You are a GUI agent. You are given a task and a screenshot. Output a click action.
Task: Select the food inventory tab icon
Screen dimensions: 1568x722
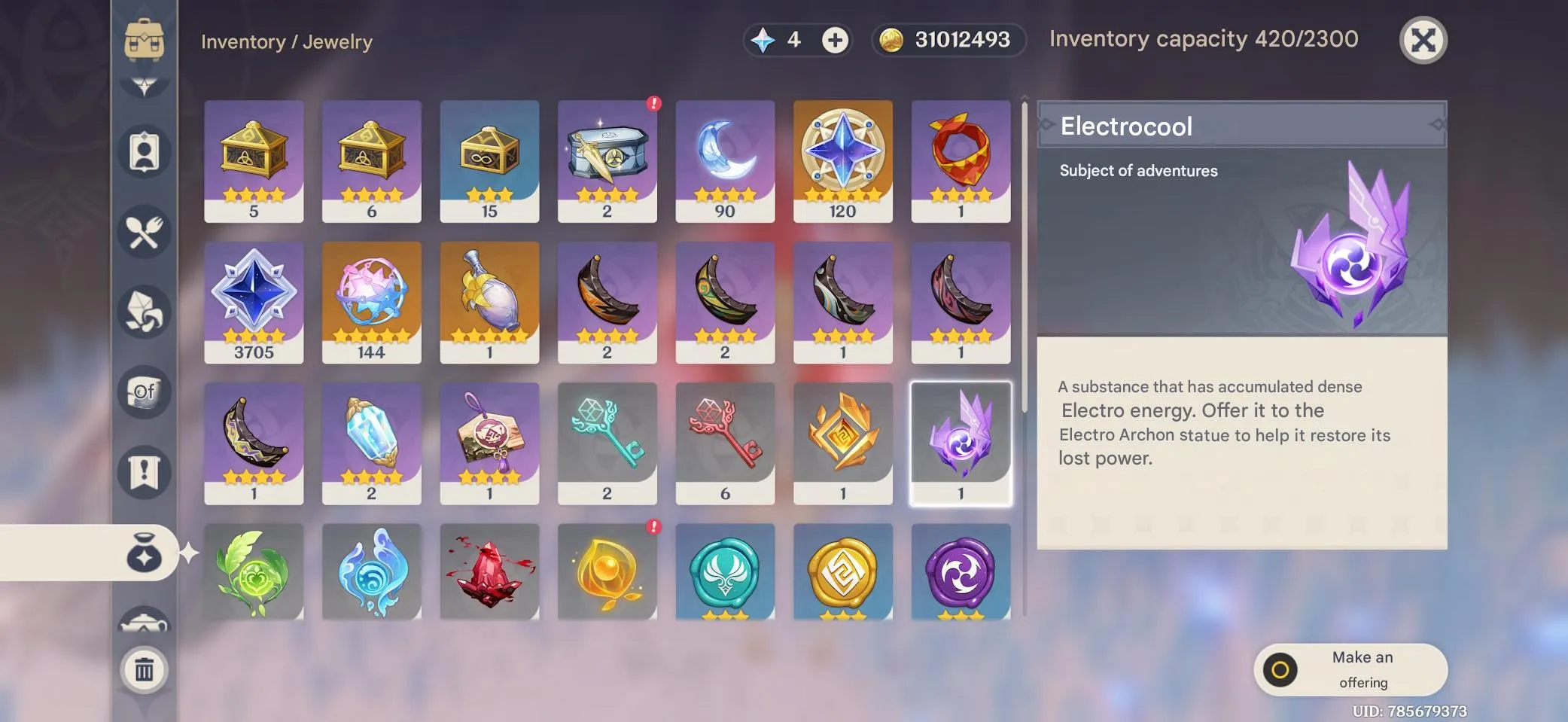[x=145, y=232]
